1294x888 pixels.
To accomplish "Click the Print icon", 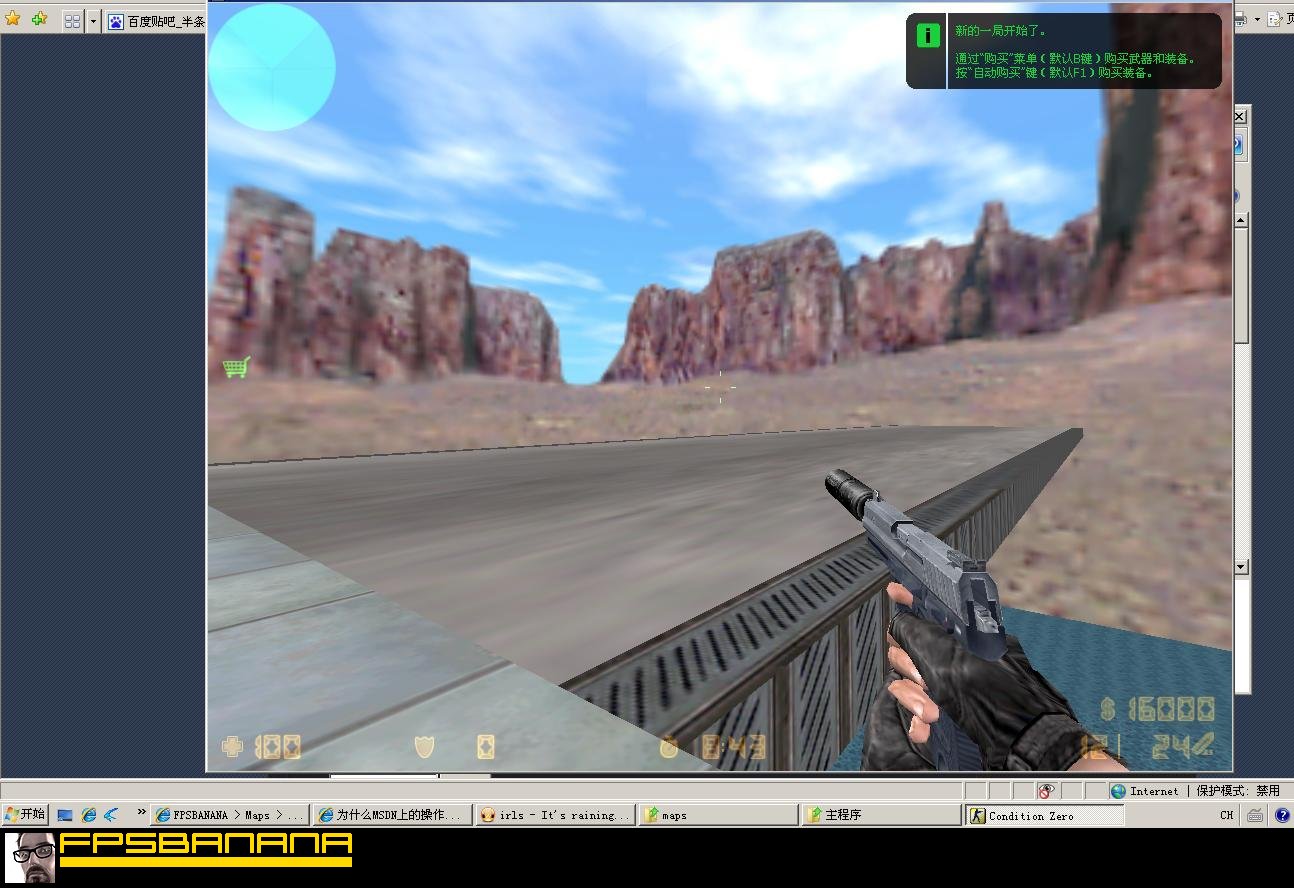I will pyautogui.click(x=1239, y=19).
